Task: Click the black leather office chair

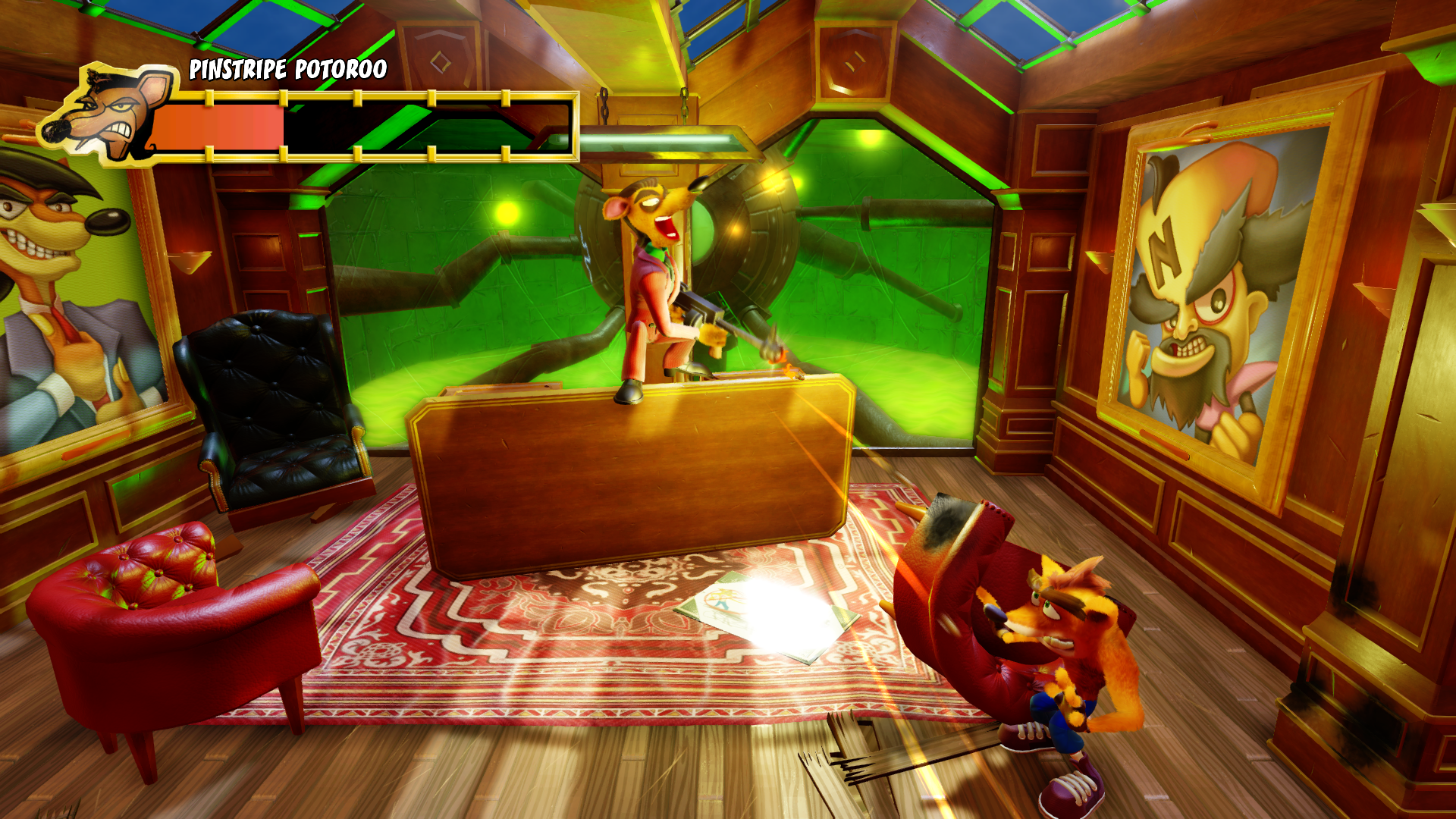Action: coord(273,402)
